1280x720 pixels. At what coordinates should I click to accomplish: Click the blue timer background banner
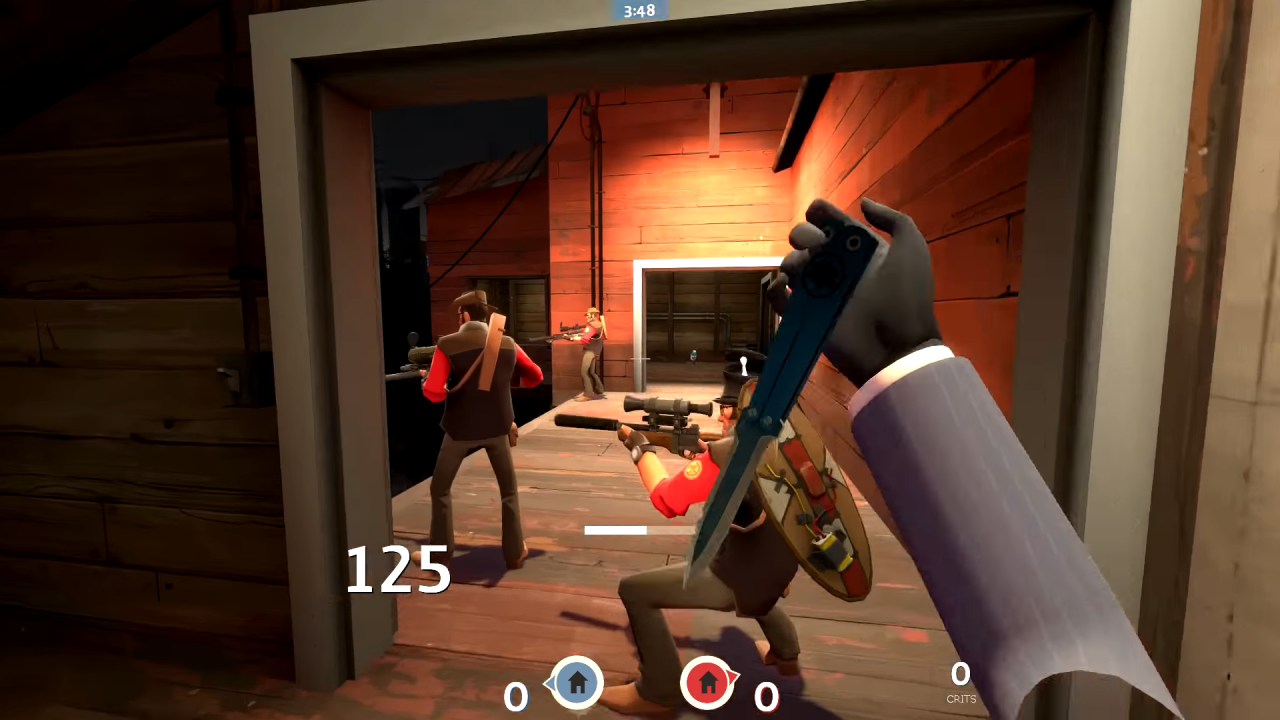coord(638,11)
